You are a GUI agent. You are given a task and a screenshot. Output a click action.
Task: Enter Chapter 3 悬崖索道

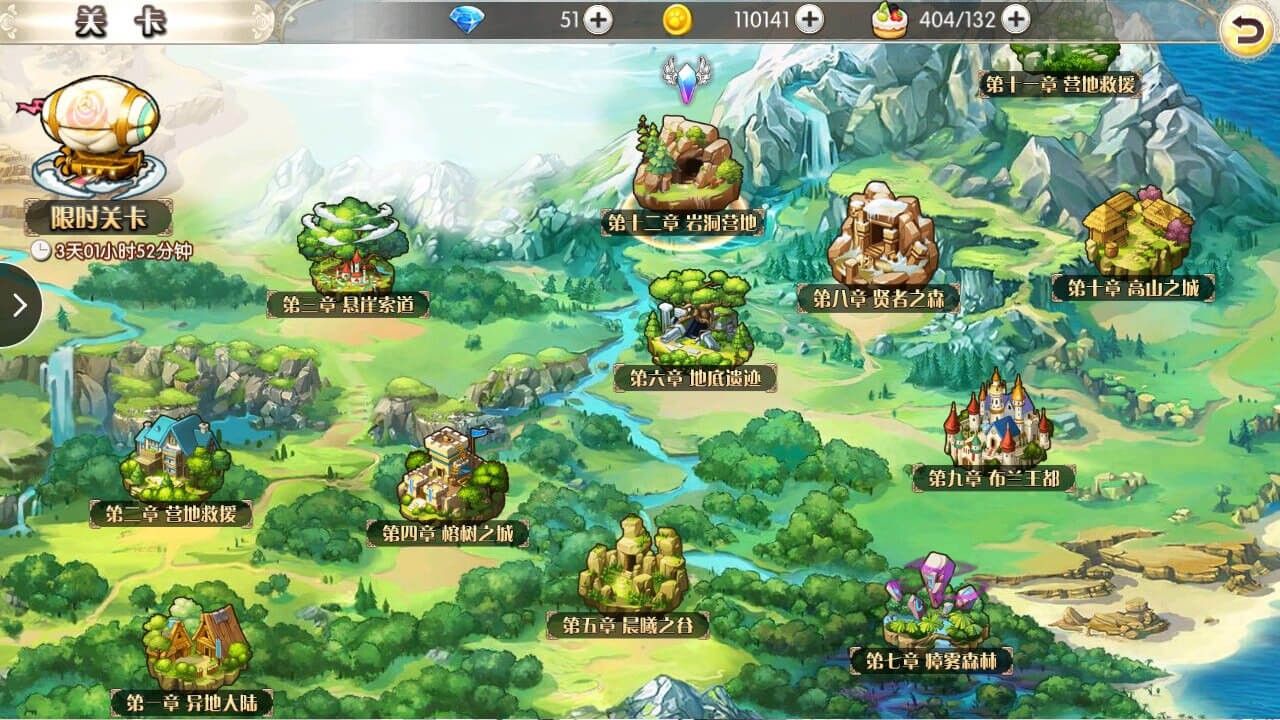pyautogui.click(x=347, y=250)
